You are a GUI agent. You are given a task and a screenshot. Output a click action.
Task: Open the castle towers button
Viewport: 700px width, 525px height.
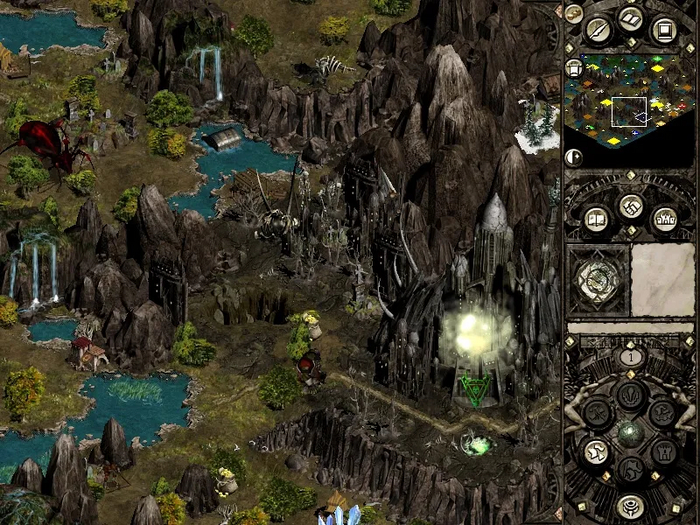tap(664, 219)
